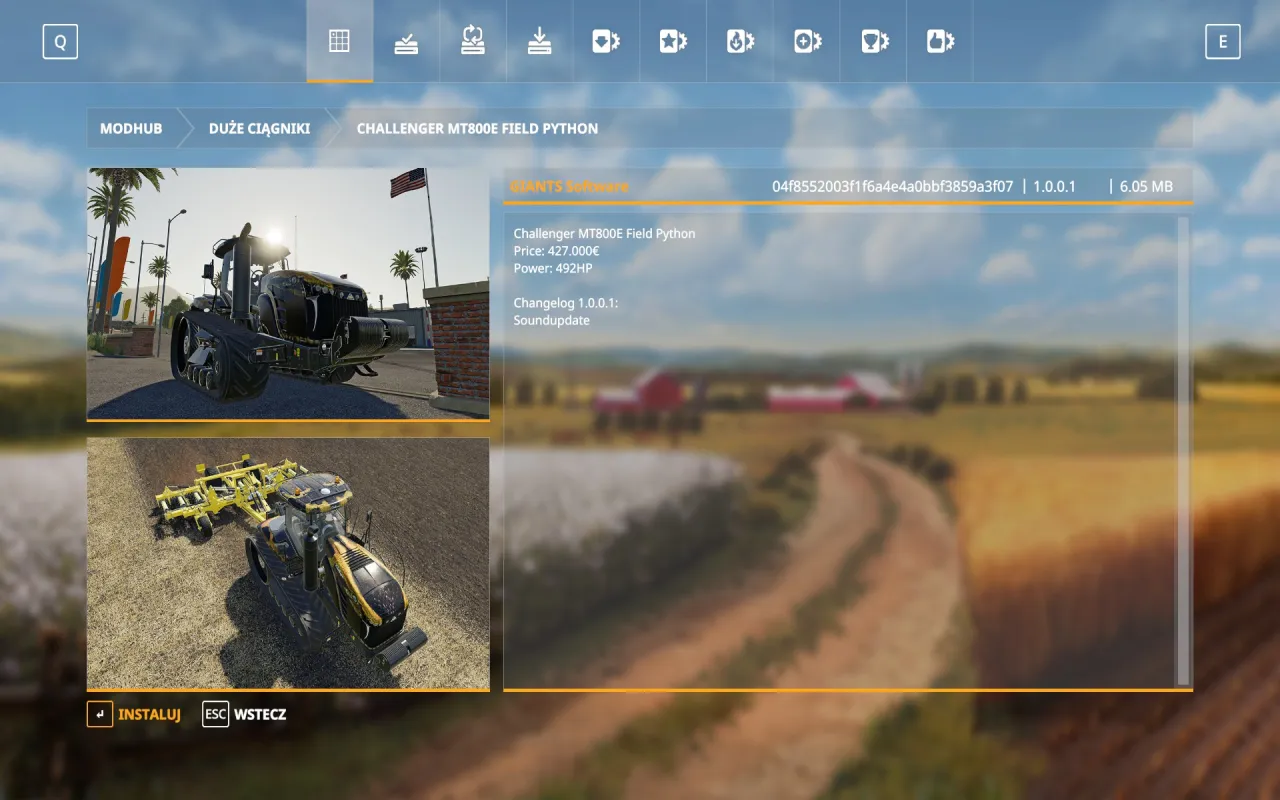View the overhead tractor and cultivator screenshot
Viewport: 1280px width, 800px height.
click(x=288, y=563)
